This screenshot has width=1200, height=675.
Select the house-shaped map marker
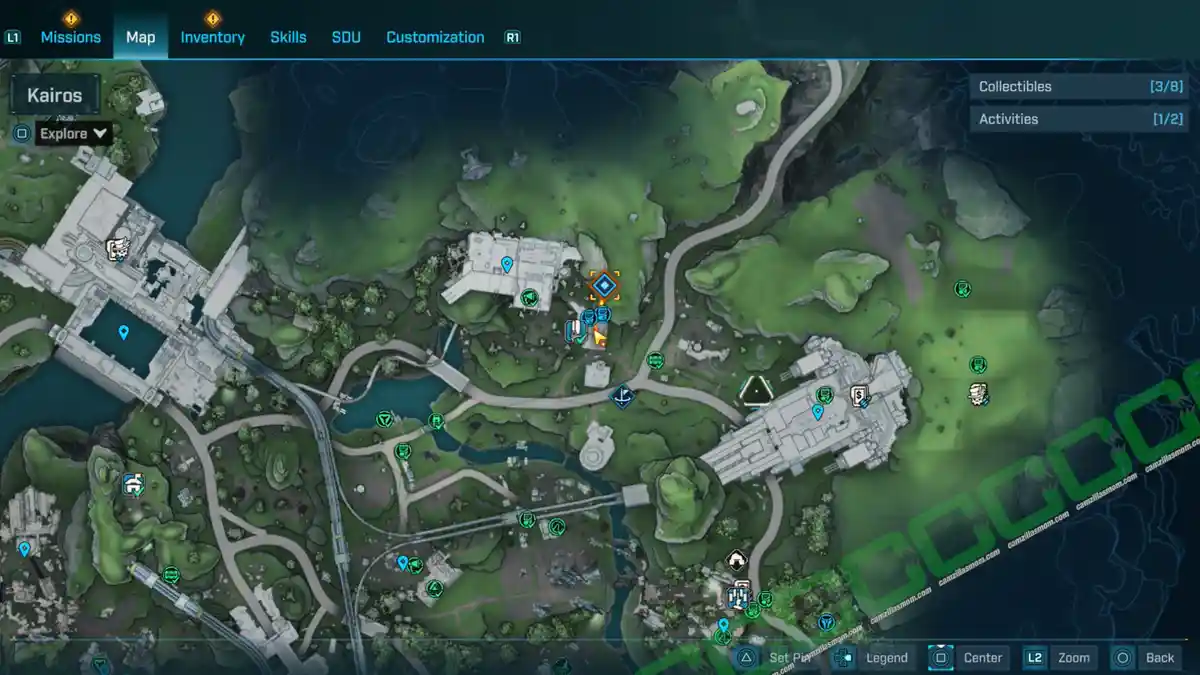[x=737, y=559]
